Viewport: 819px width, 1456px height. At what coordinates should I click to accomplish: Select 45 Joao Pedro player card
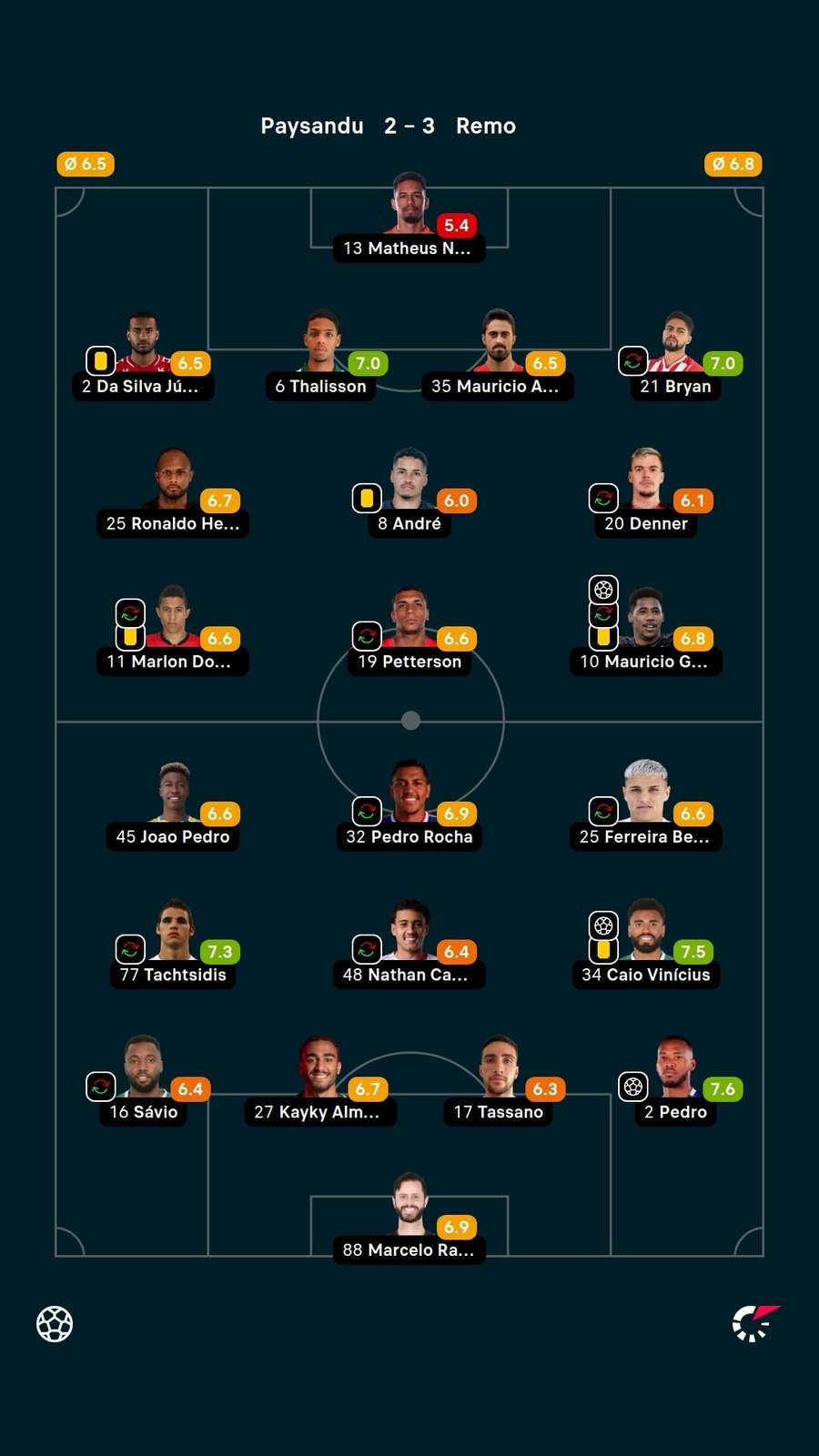[173, 807]
